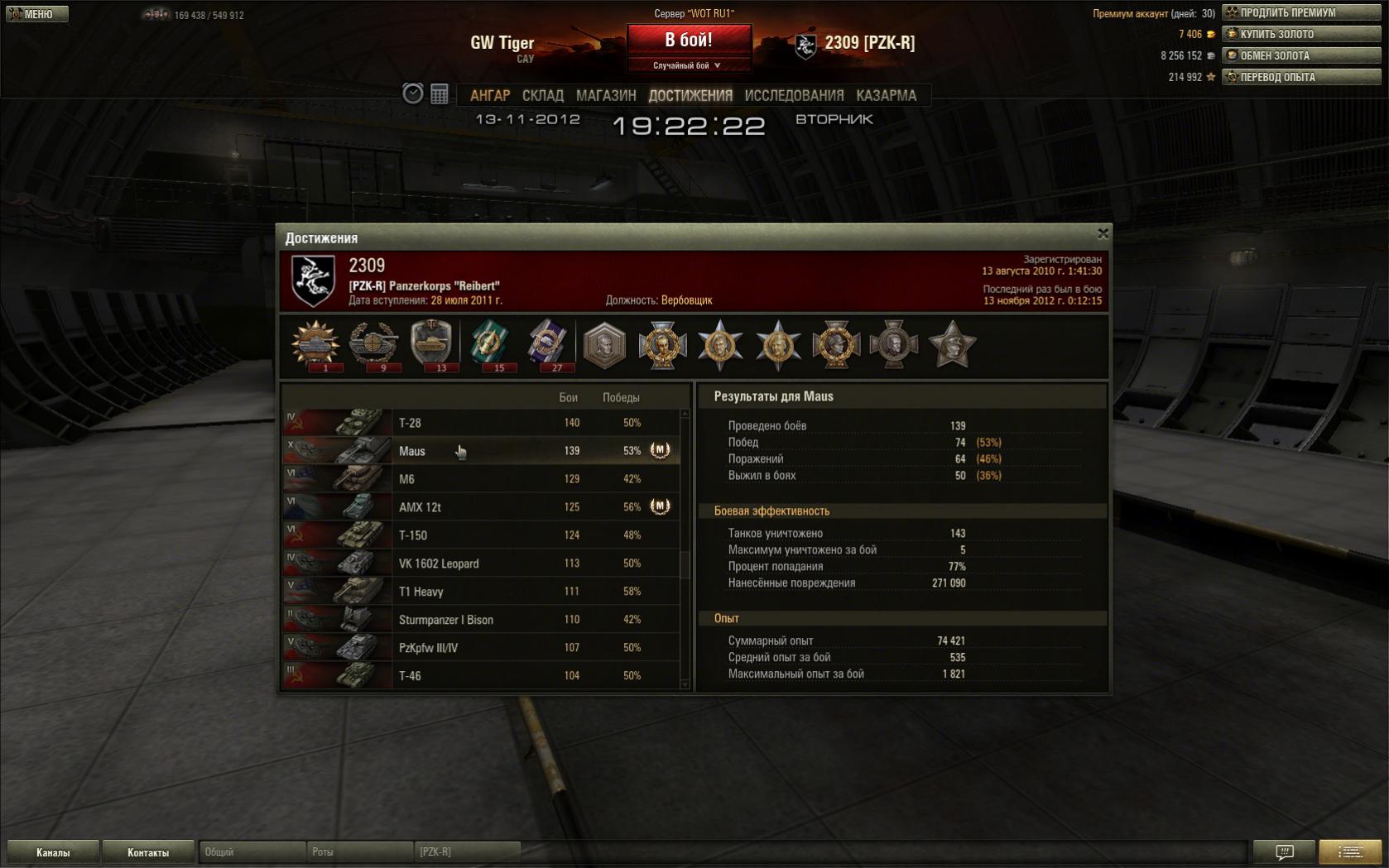Show stats for AMX 12t

point(480,507)
